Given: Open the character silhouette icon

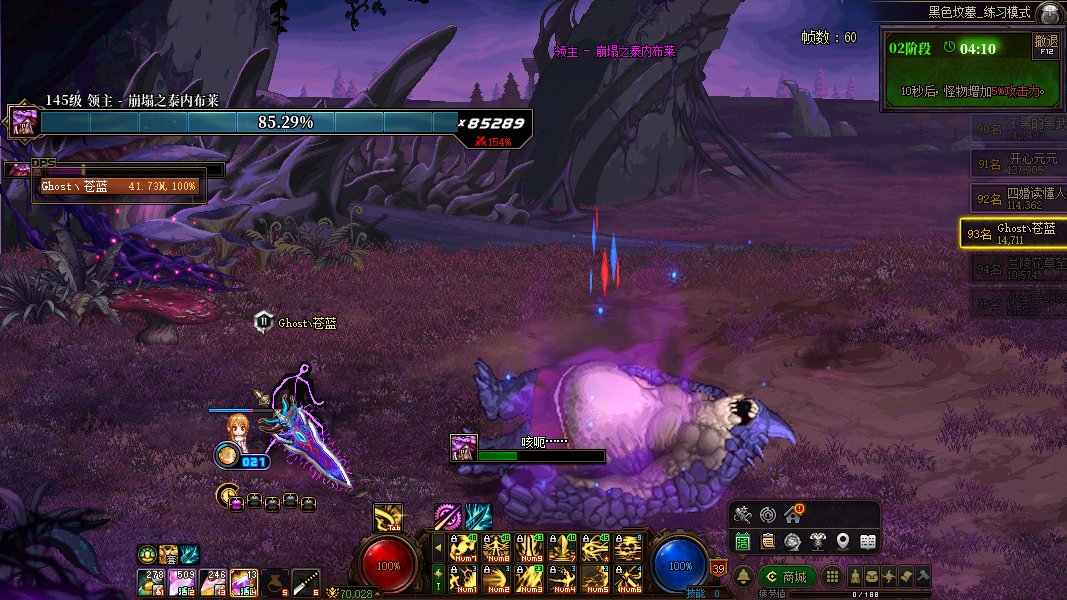Looking at the screenshot, I should pyautogui.click(x=856, y=577).
